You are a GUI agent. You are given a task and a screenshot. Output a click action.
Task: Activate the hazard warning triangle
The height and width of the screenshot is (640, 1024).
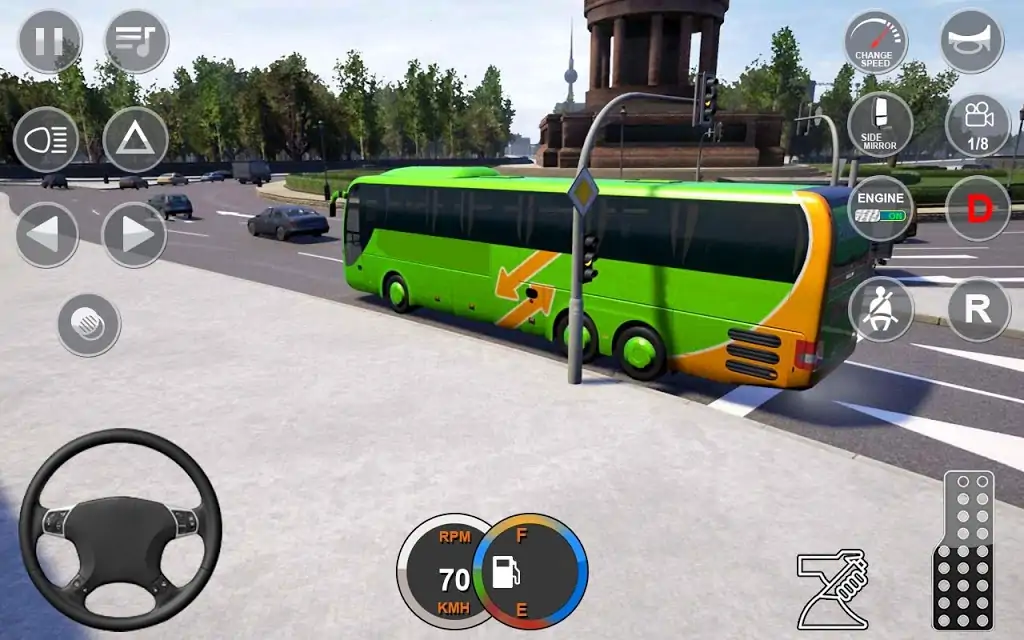click(135, 139)
